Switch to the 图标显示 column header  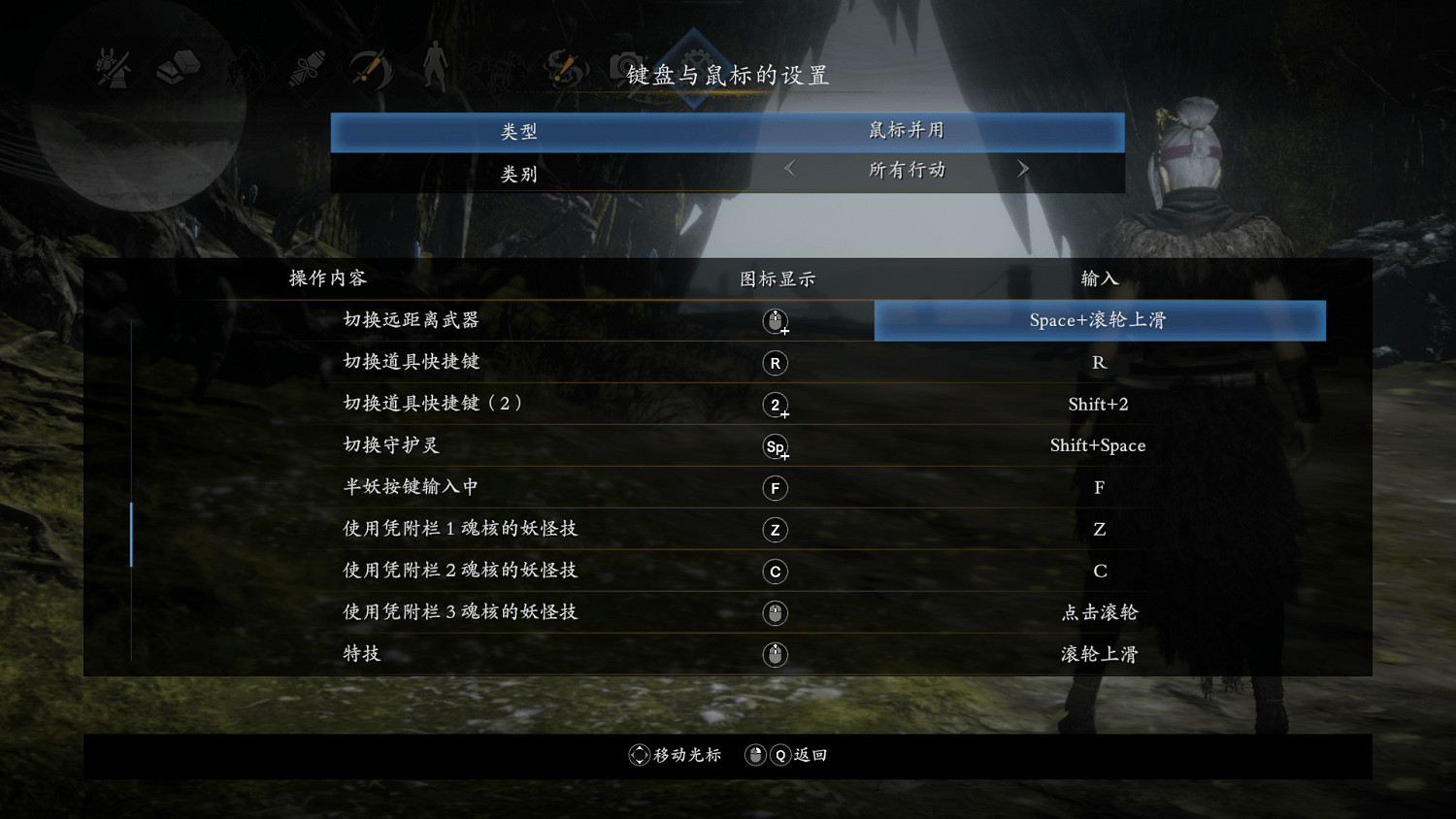pos(775,278)
